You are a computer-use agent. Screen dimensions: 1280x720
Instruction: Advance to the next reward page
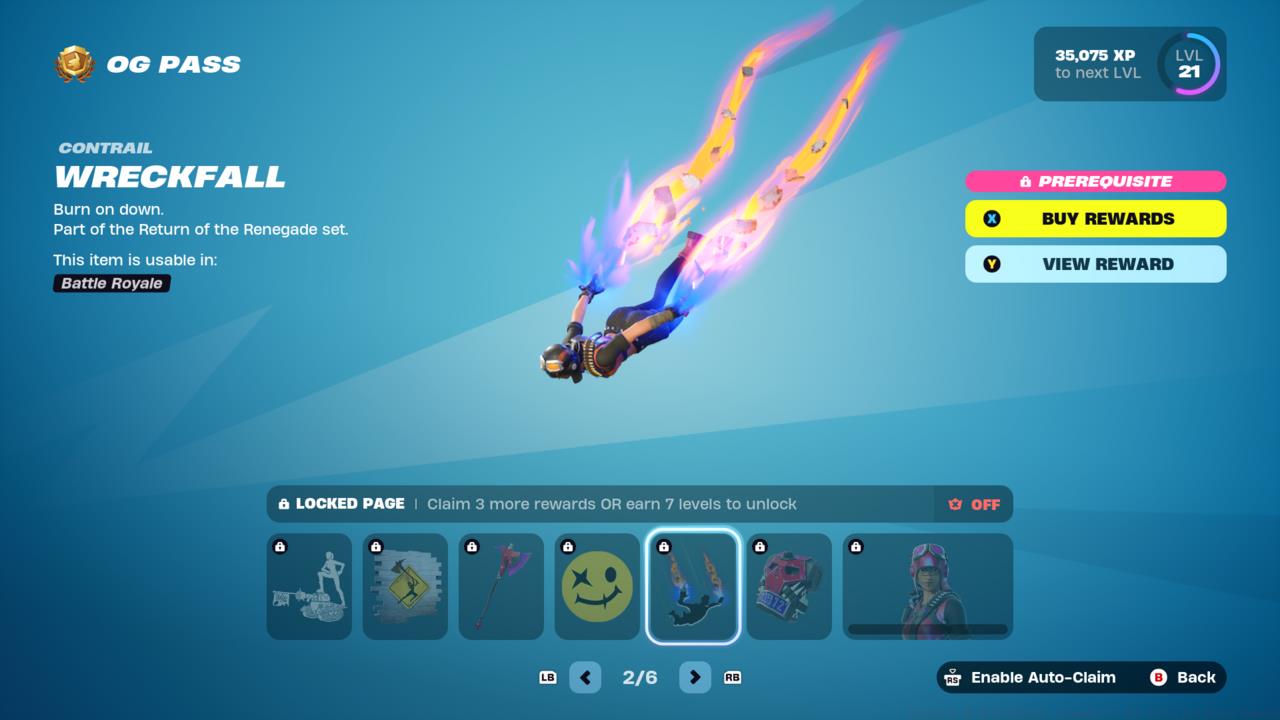click(x=695, y=677)
